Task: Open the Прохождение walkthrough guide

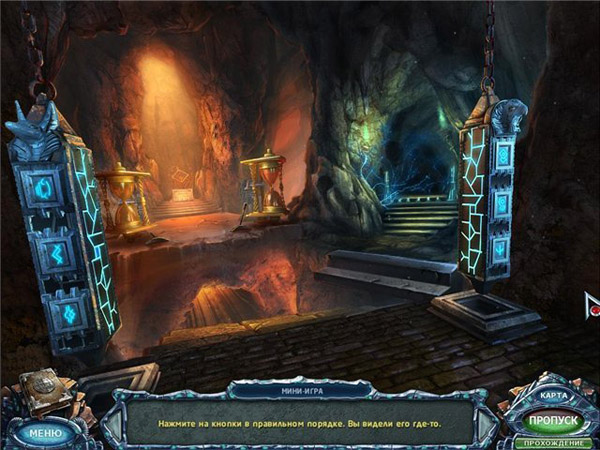Action: pyautogui.click(x=554, y=442)
